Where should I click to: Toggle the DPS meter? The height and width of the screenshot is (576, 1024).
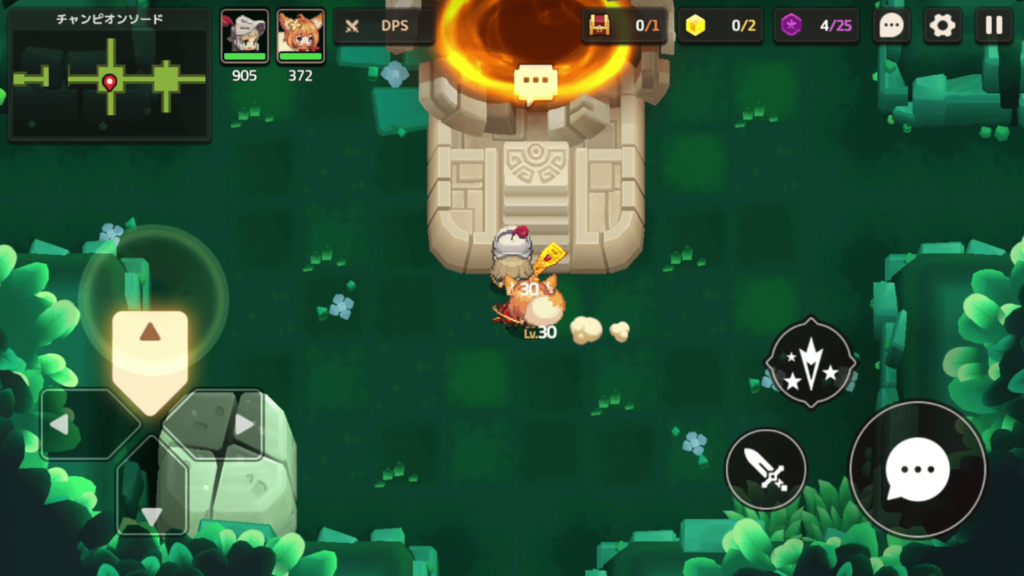pos(383,26)
